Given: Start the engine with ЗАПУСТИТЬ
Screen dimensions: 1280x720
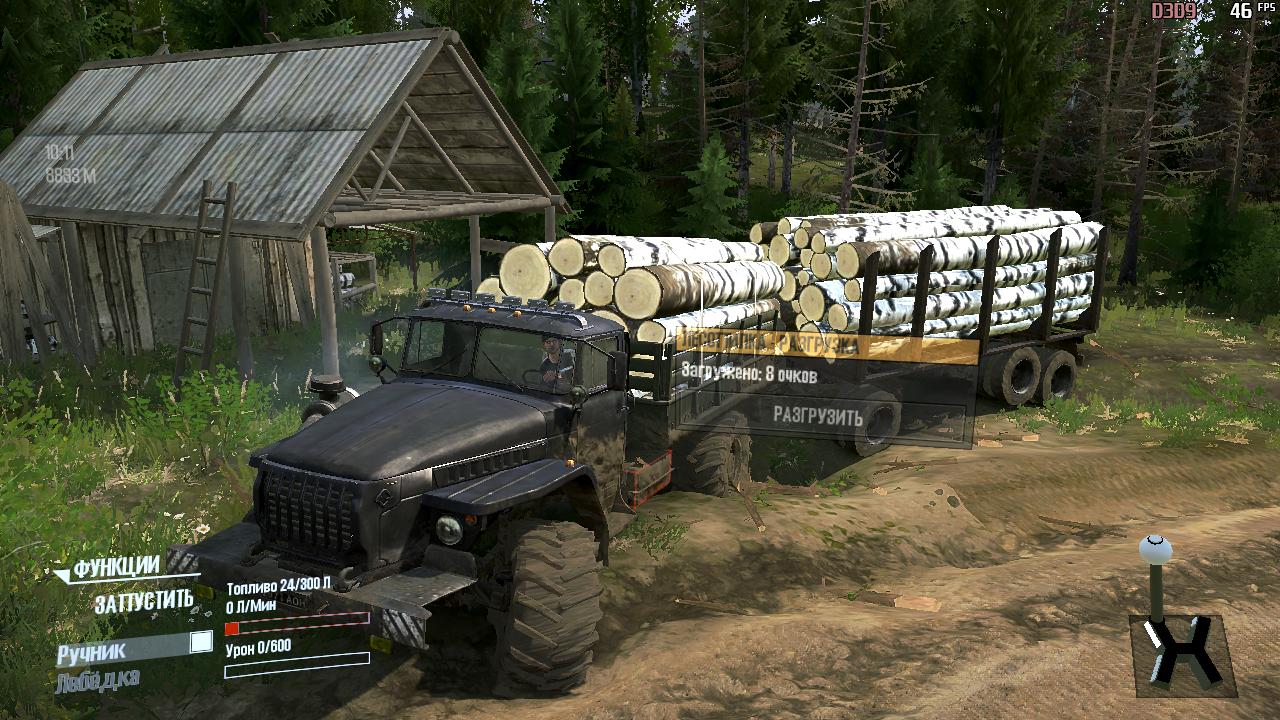Looking at the screenshot, I should 144,601.
